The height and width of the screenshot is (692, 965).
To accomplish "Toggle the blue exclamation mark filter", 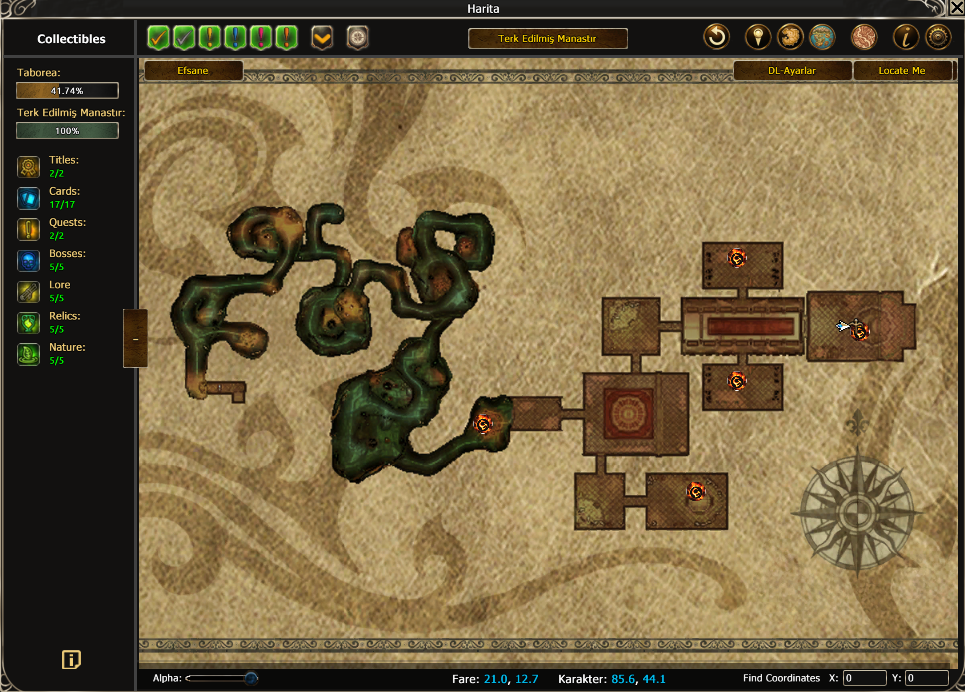I will click(236, 38).
